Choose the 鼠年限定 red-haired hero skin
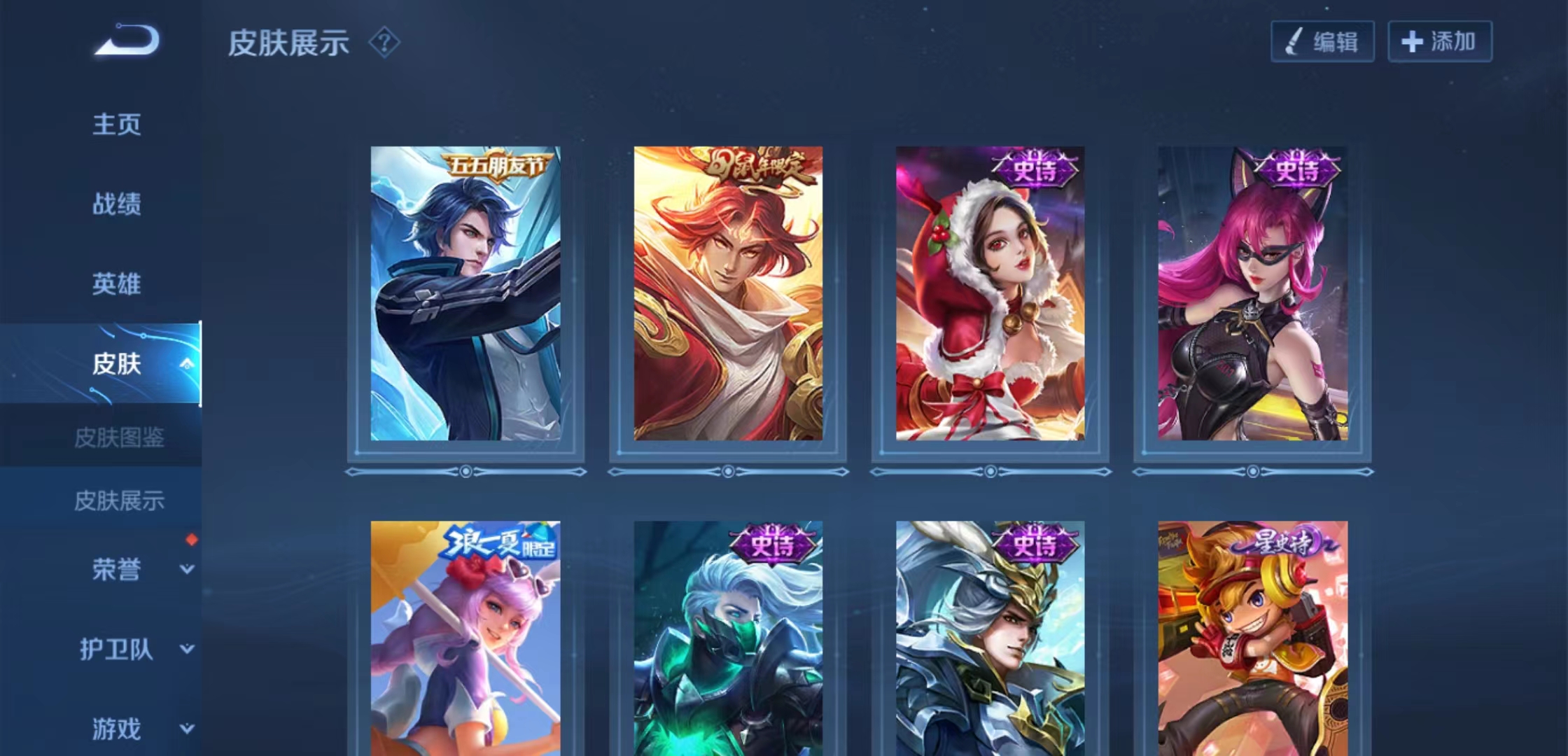The image size is (1568, 756). [728, 294]
